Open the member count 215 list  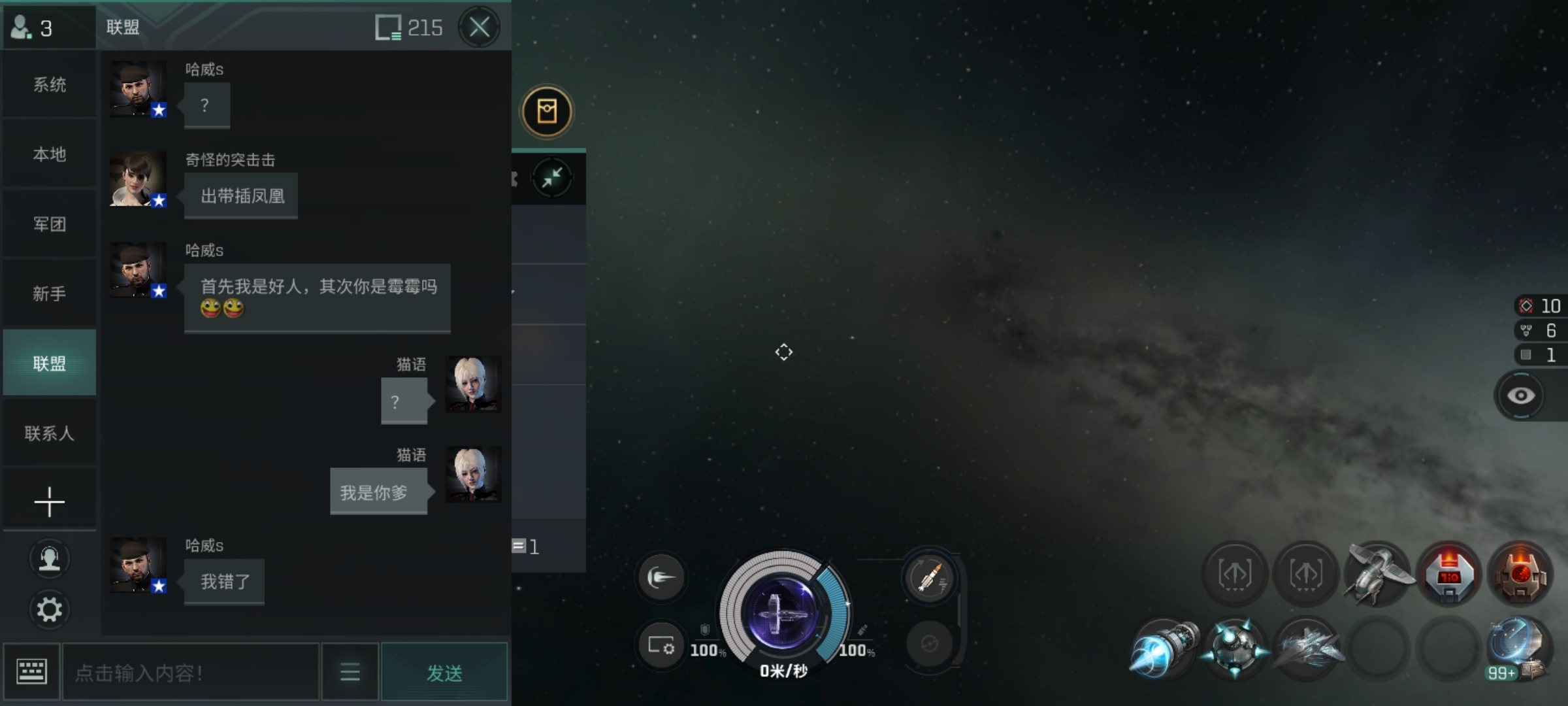click(410, 27)
